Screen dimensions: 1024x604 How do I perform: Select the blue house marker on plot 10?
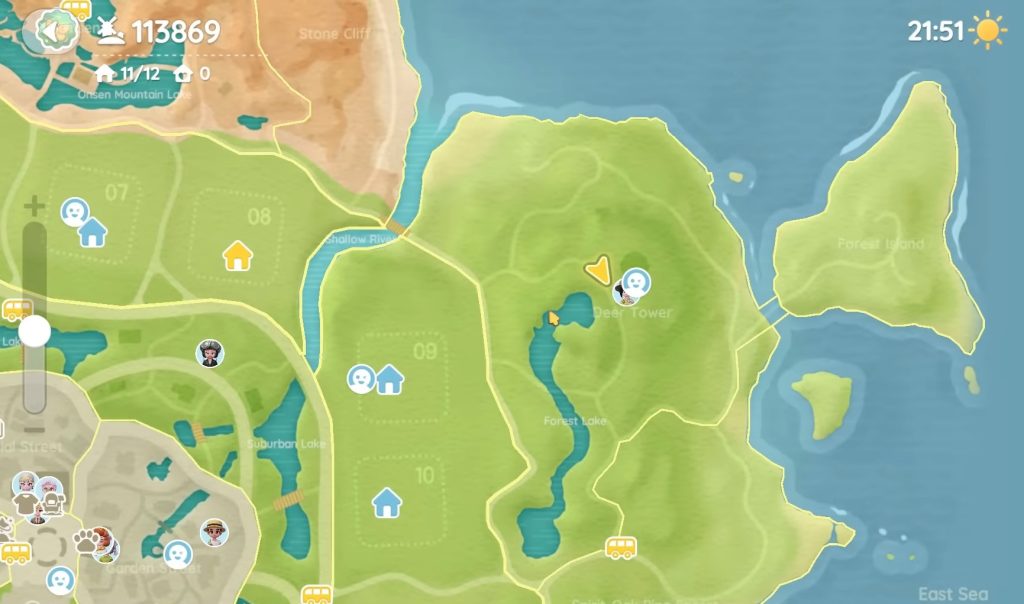point(387,503)
